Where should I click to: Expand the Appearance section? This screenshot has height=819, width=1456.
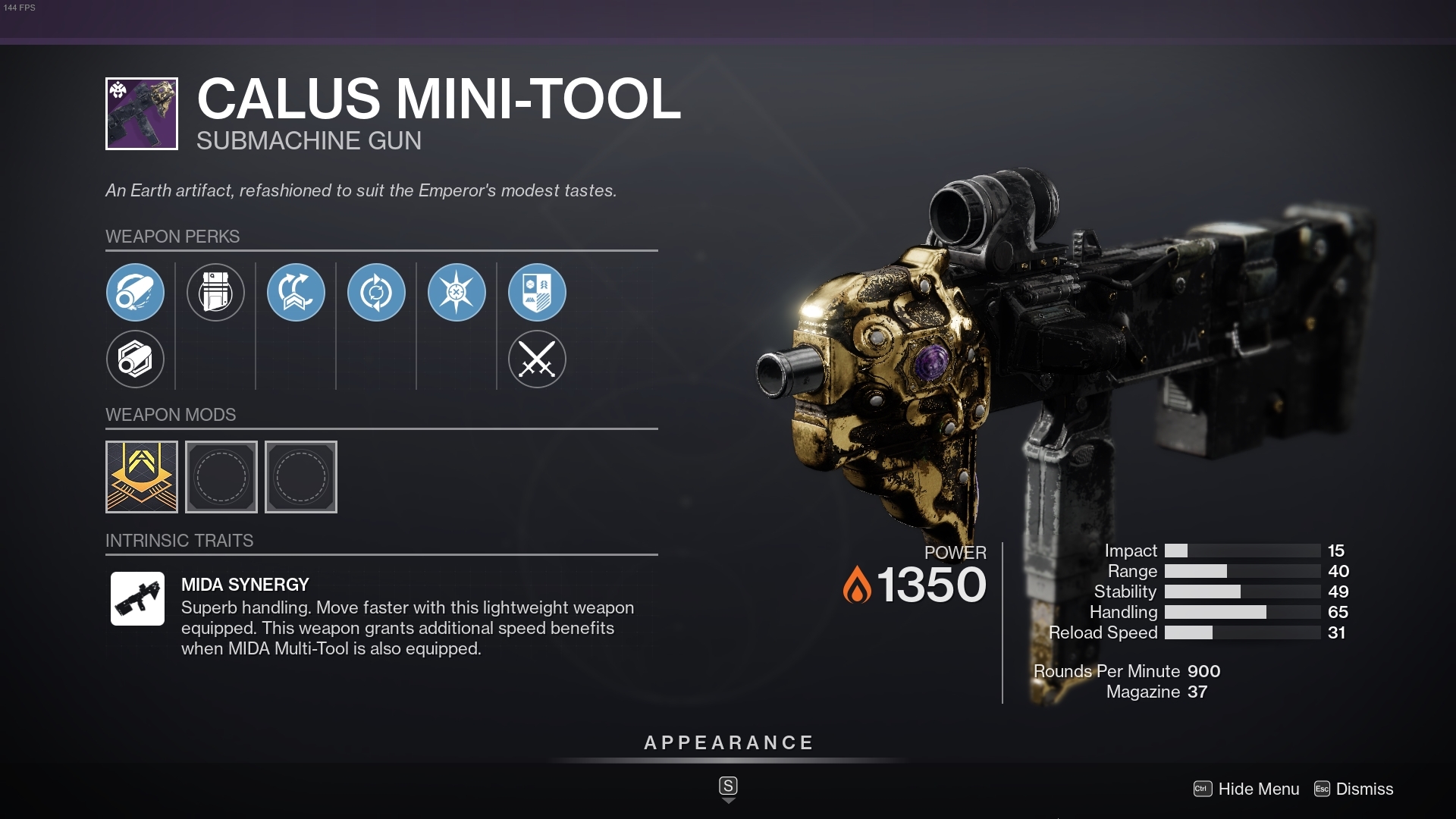pyautogui.click(x=727, y=743)
